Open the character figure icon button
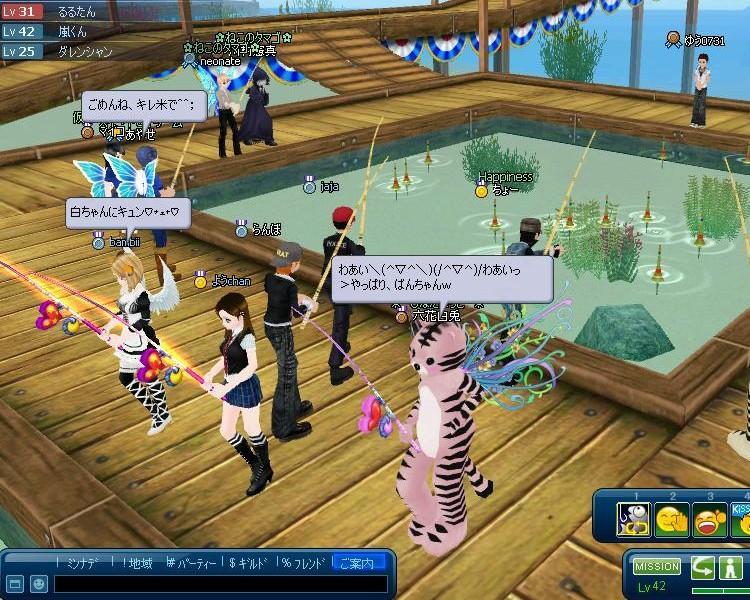750x600 pixels. tap(733, 567)
